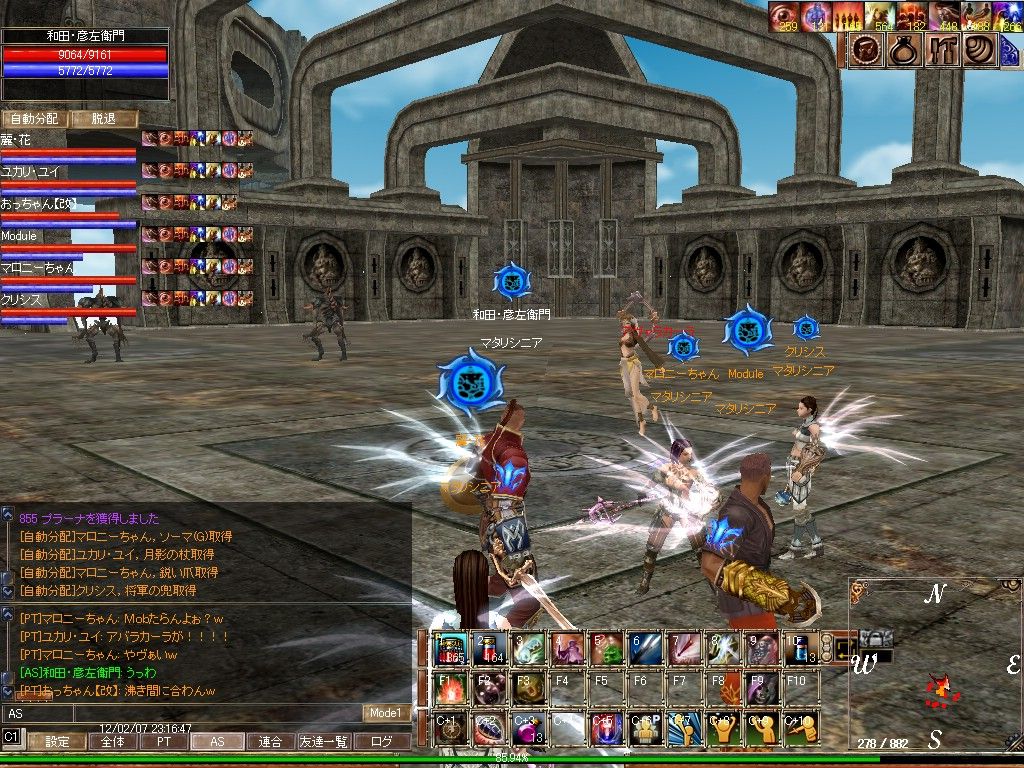The image size is (1024, 768).
Task: Open the 友達一覧 friends list
Action: [x=324, y=742]
